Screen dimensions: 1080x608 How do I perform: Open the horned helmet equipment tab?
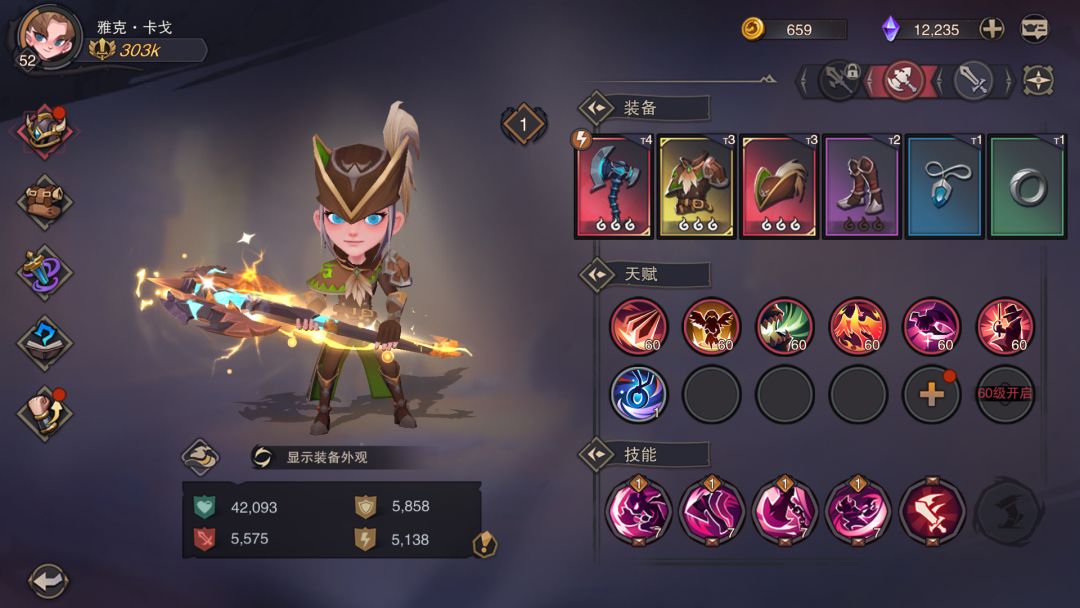coord(45,131)
